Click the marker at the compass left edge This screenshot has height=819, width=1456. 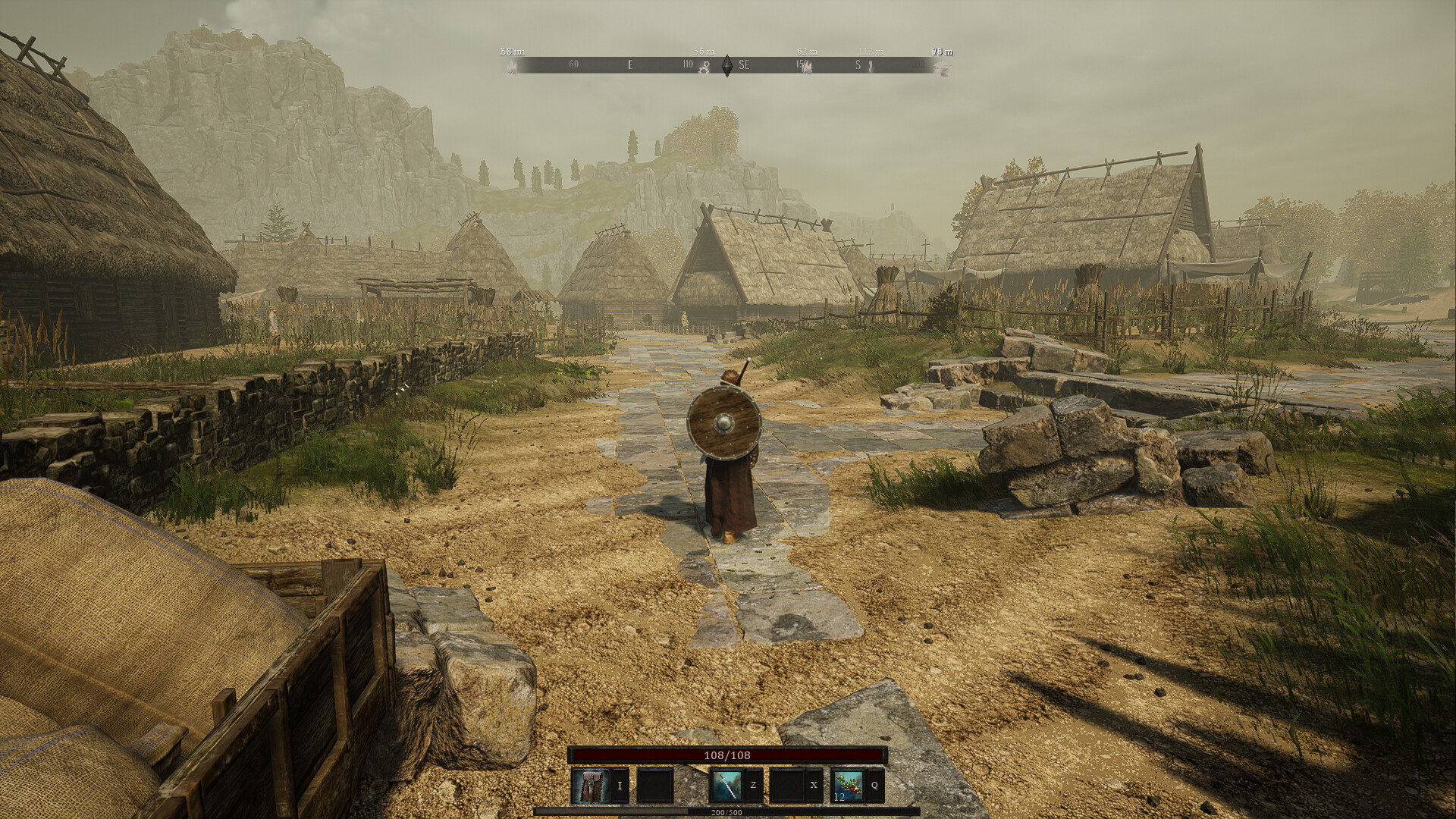(513, 67)
